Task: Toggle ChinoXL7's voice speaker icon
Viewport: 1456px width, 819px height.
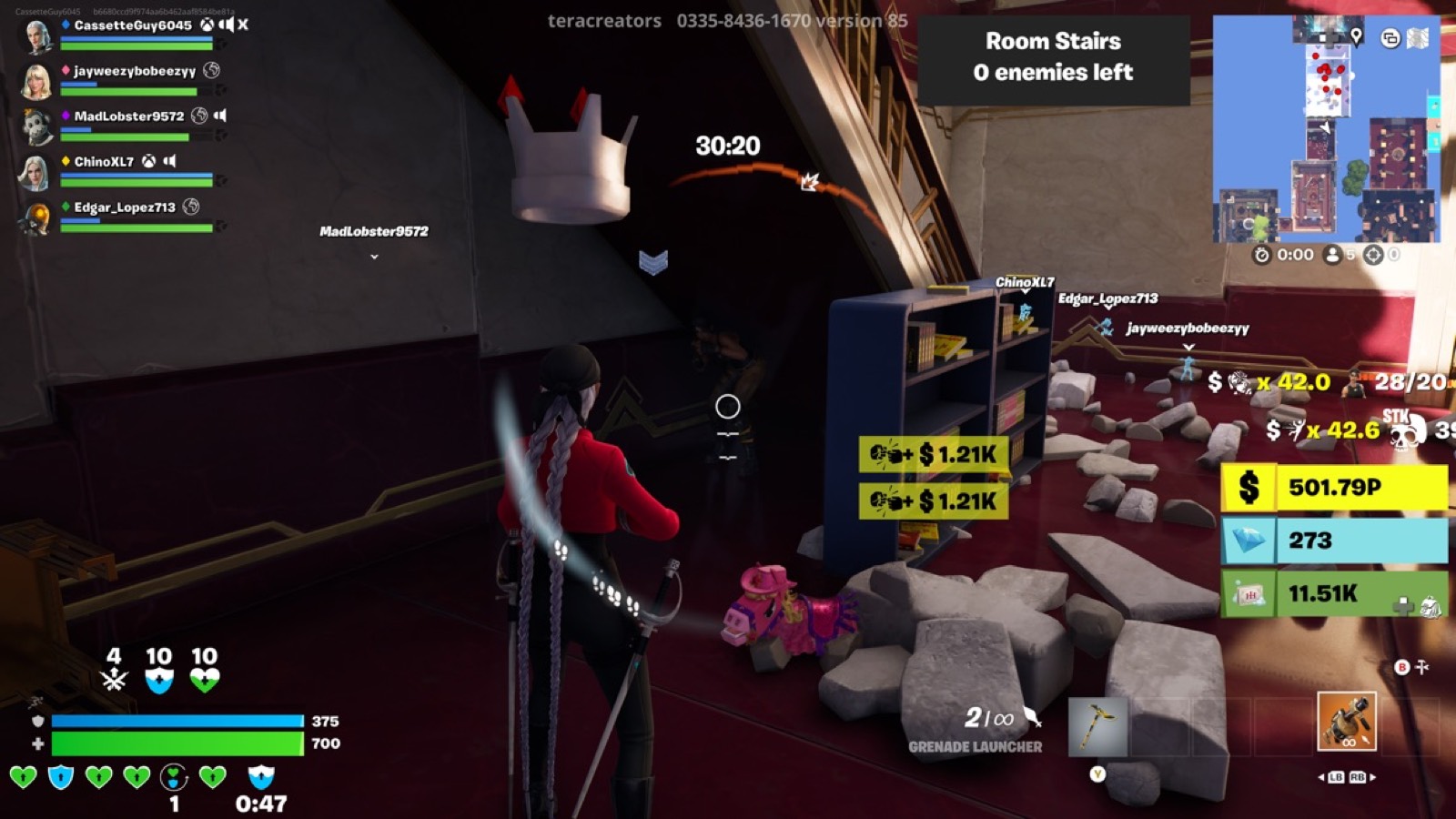Action: pyautogui.click(x=167, y=161)
